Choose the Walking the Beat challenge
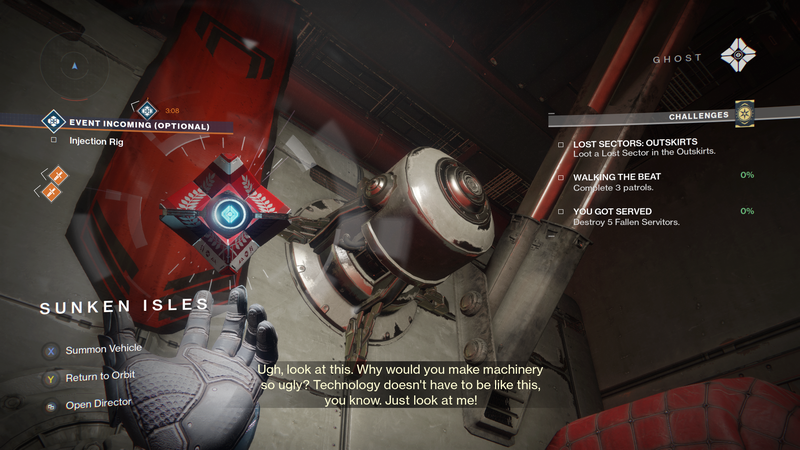Screen dimensions: 800x450 pos(617,177)
